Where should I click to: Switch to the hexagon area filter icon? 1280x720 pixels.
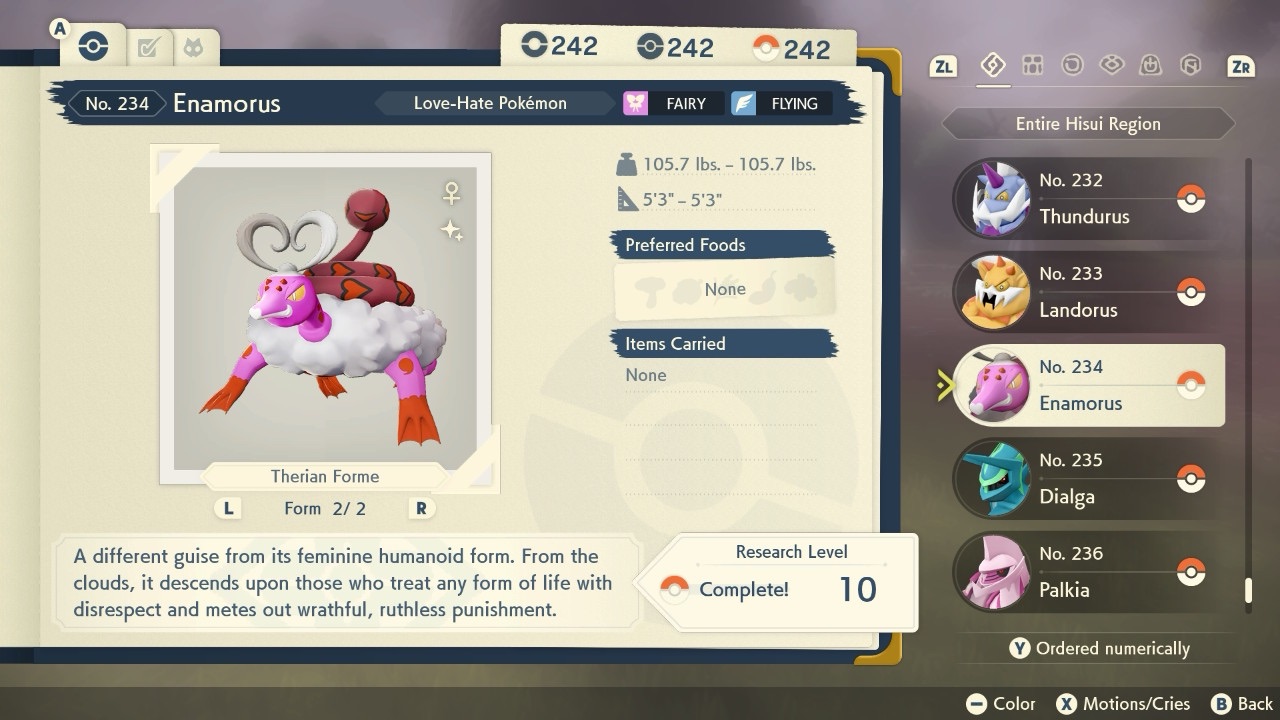[x=1190, y=66]
